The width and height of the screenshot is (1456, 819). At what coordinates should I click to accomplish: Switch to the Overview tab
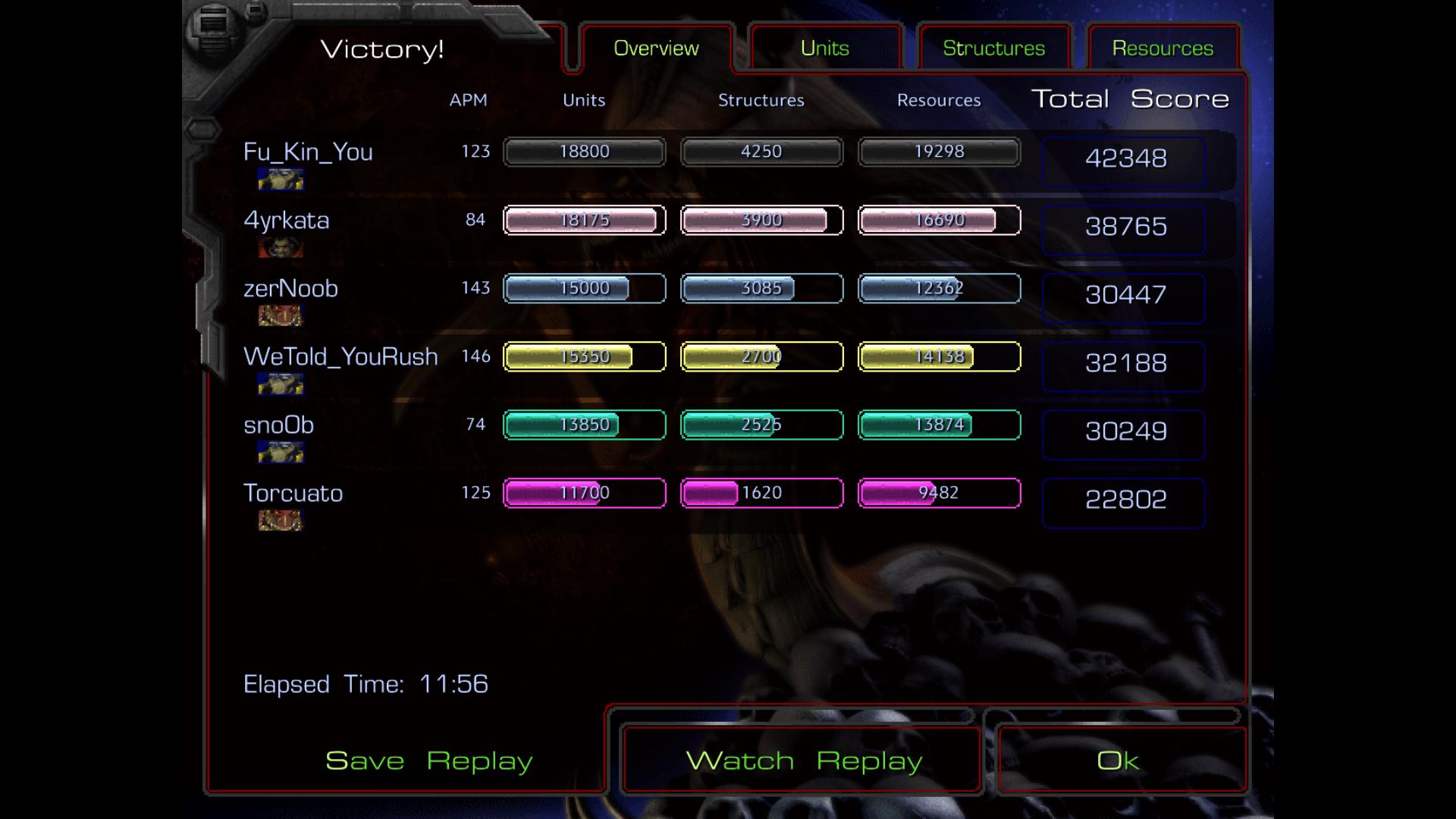(656, 49)
